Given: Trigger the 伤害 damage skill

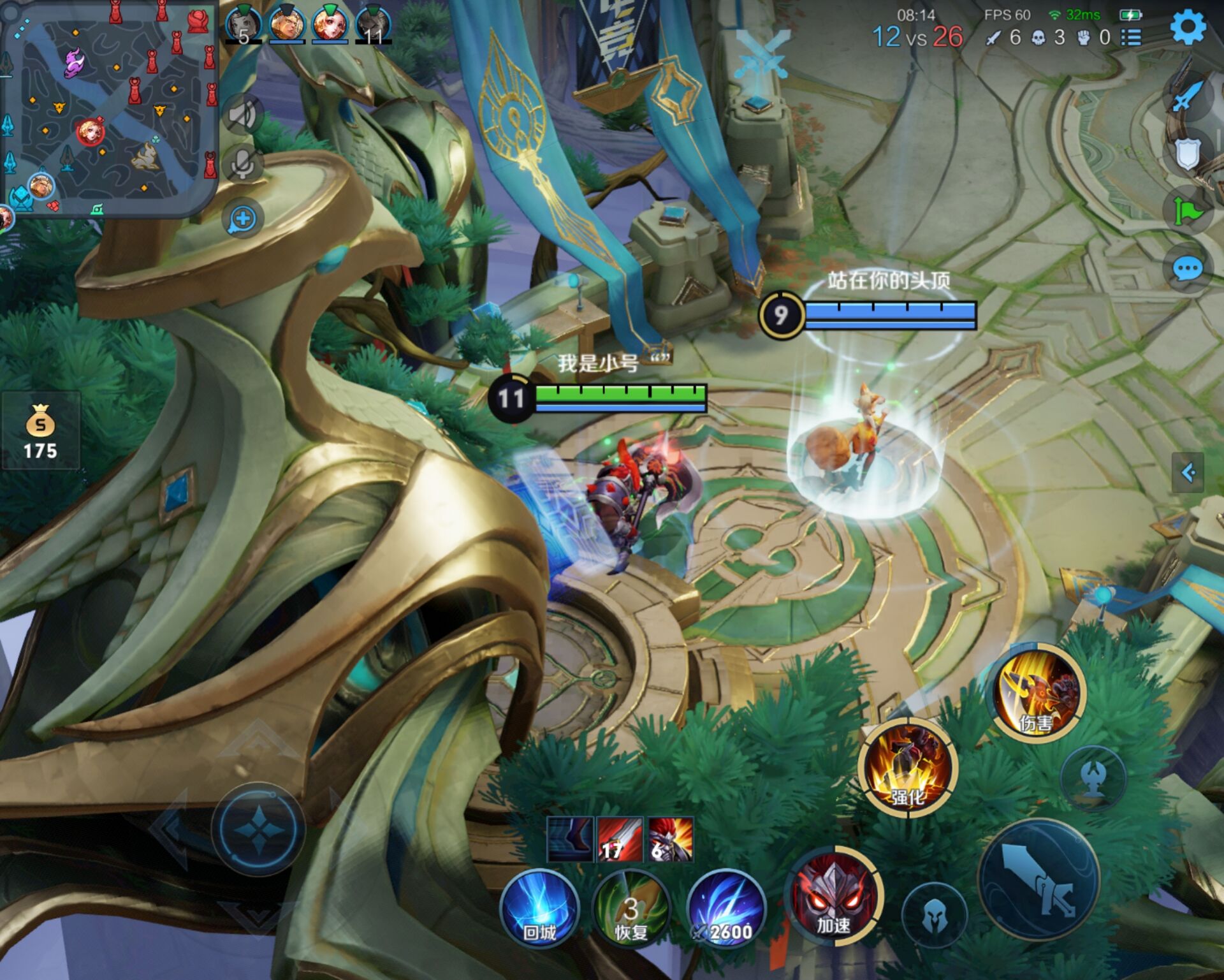Looking at the screenshot, I should click(x=1037, y=692).
